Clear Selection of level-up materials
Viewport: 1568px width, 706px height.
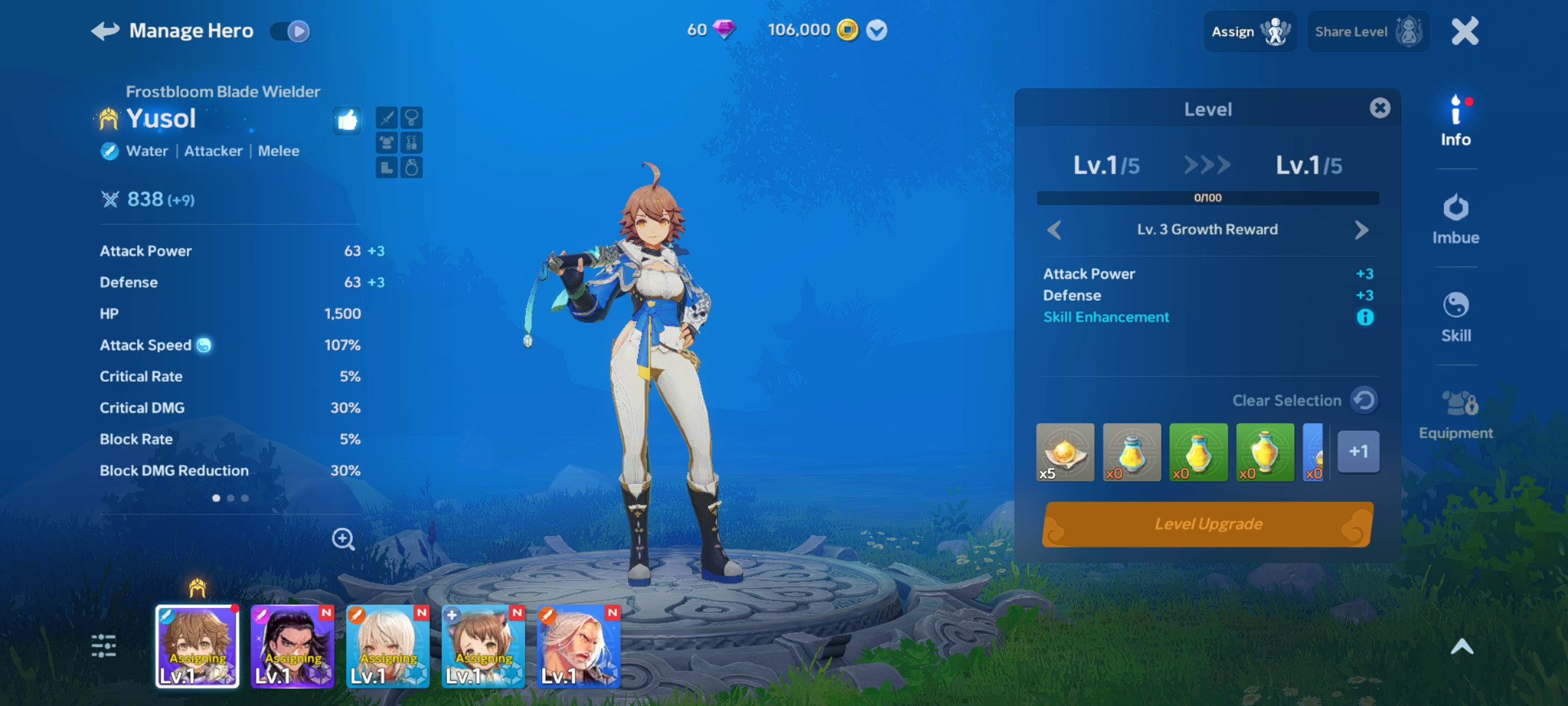1364,400
